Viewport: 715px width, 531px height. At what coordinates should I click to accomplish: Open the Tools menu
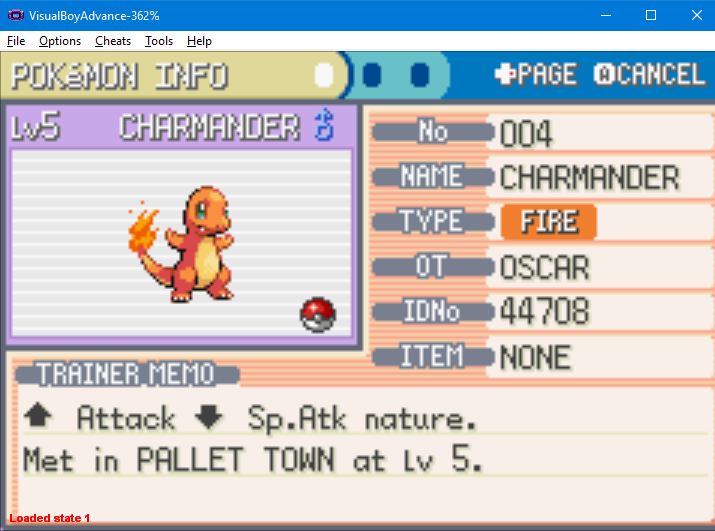pyautogui.click(x=159, y=41)
